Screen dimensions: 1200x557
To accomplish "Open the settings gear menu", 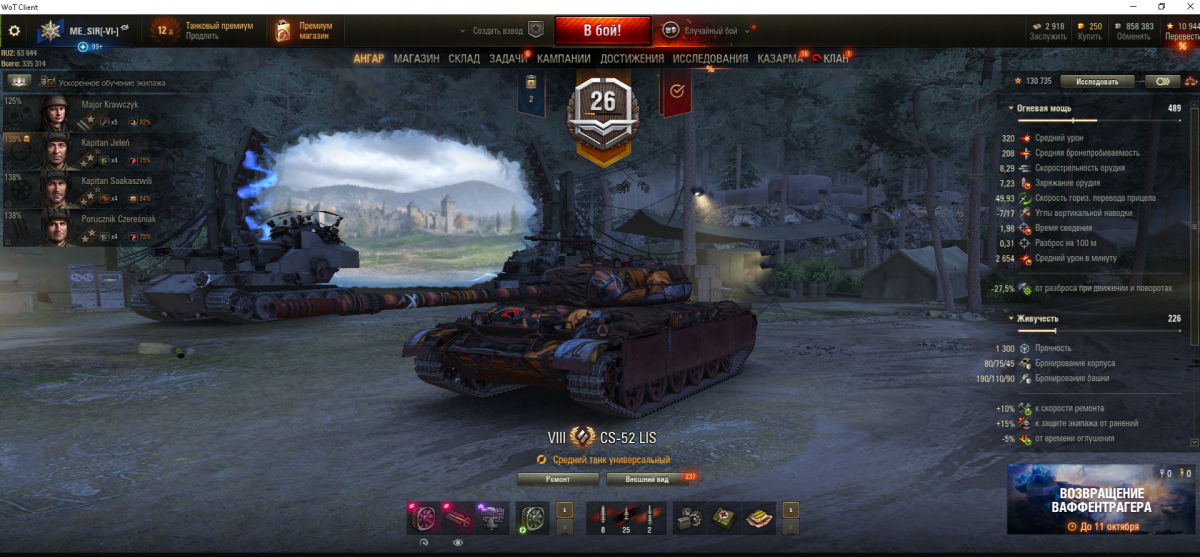I will [x=14, y=31].
